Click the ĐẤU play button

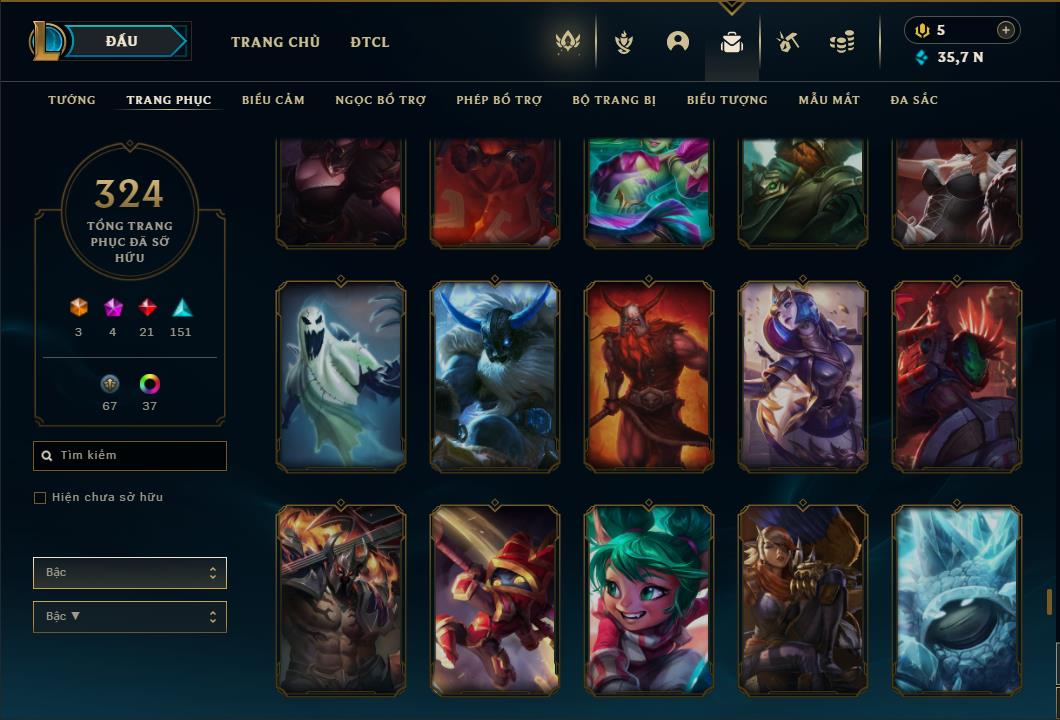121,41
